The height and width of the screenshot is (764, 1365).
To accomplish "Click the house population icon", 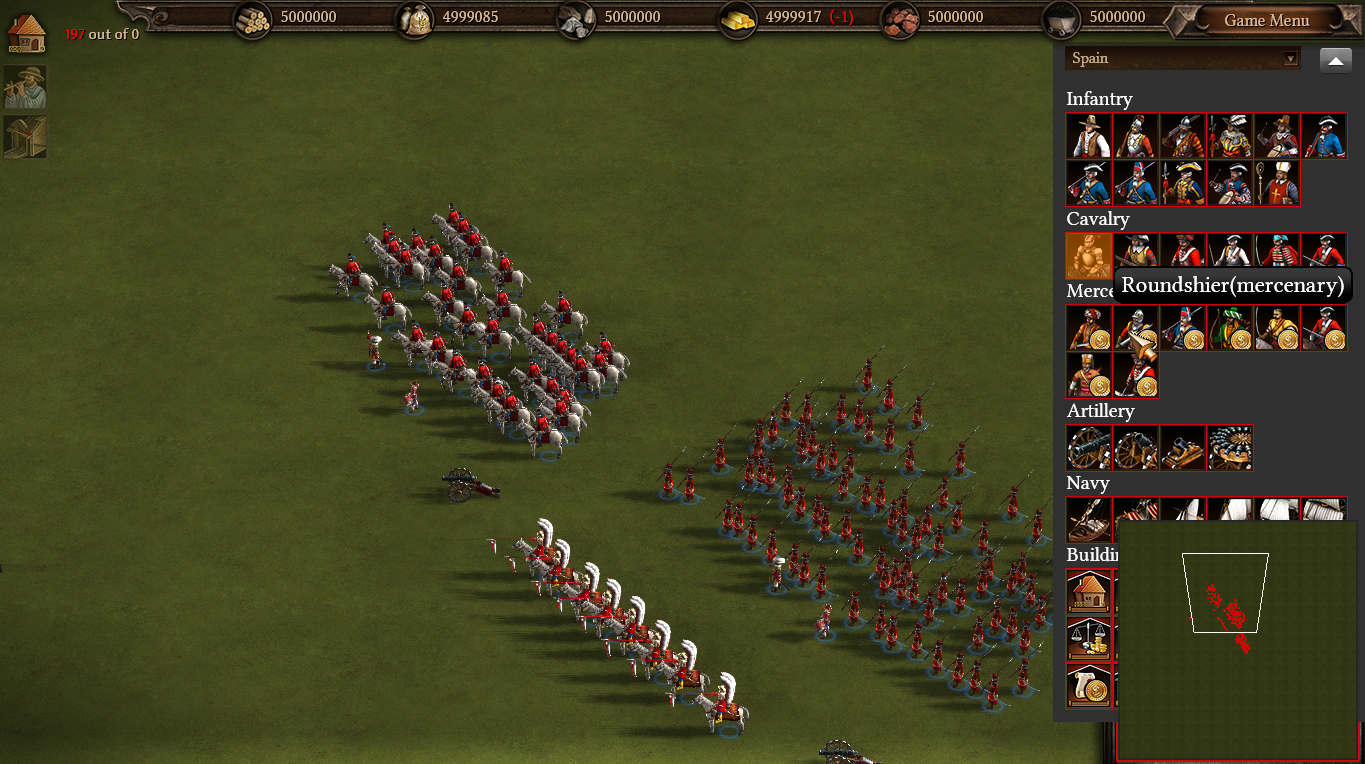I will (27, 33).
